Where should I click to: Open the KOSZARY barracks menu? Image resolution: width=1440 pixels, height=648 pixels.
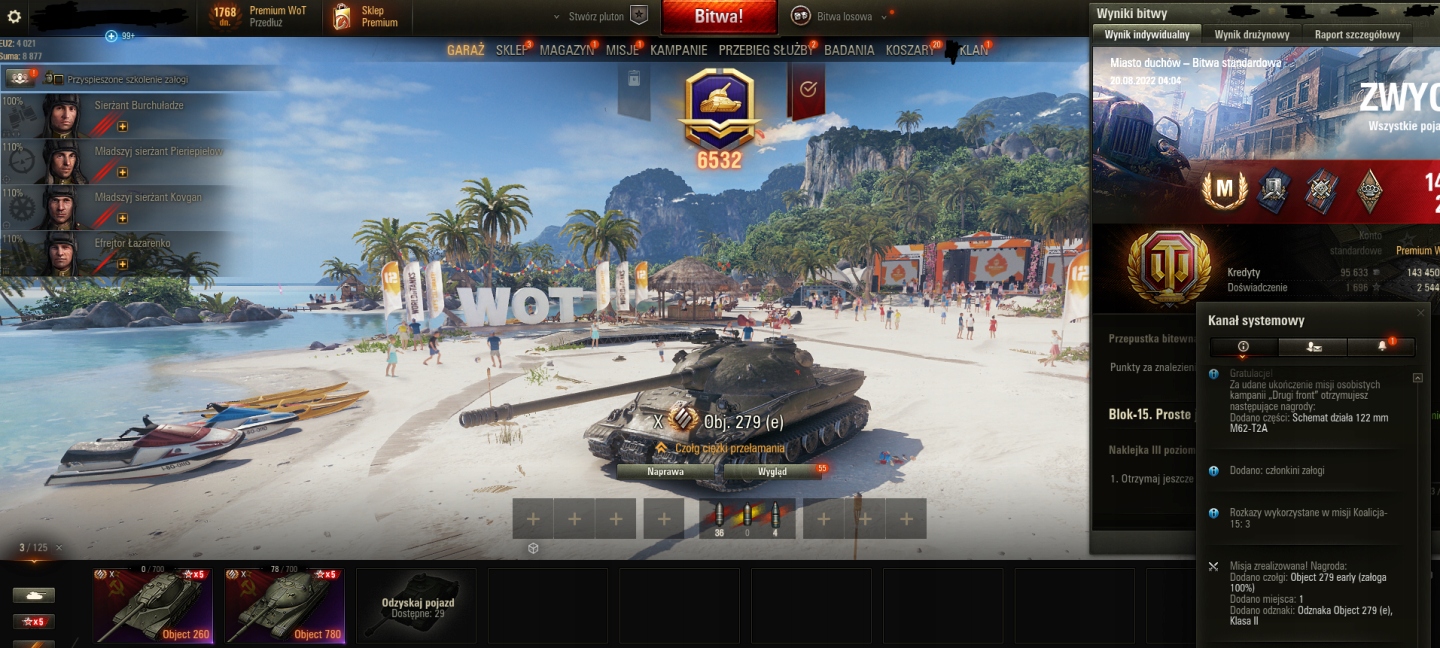pyautogui.click(x=908, y=50)
